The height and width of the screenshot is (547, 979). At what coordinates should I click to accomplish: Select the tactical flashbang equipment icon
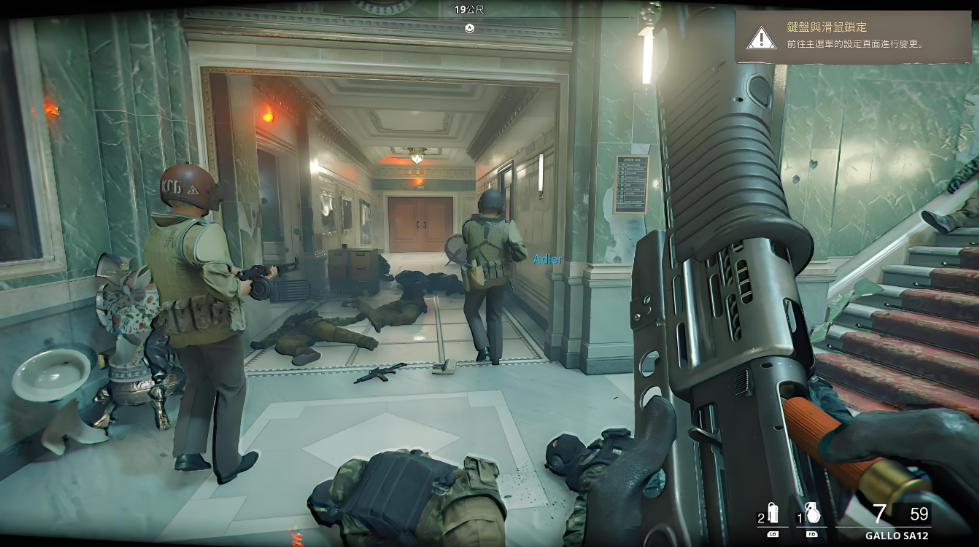coord(772,515)
